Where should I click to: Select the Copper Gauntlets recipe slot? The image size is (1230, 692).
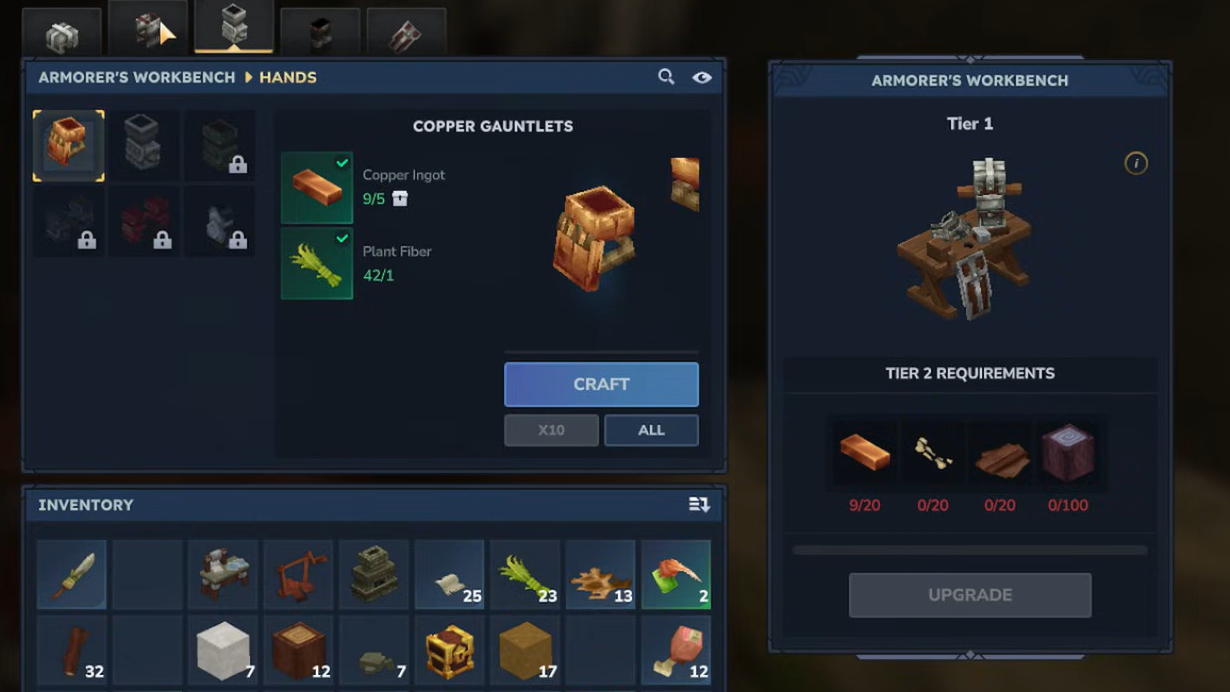(69, 146)
